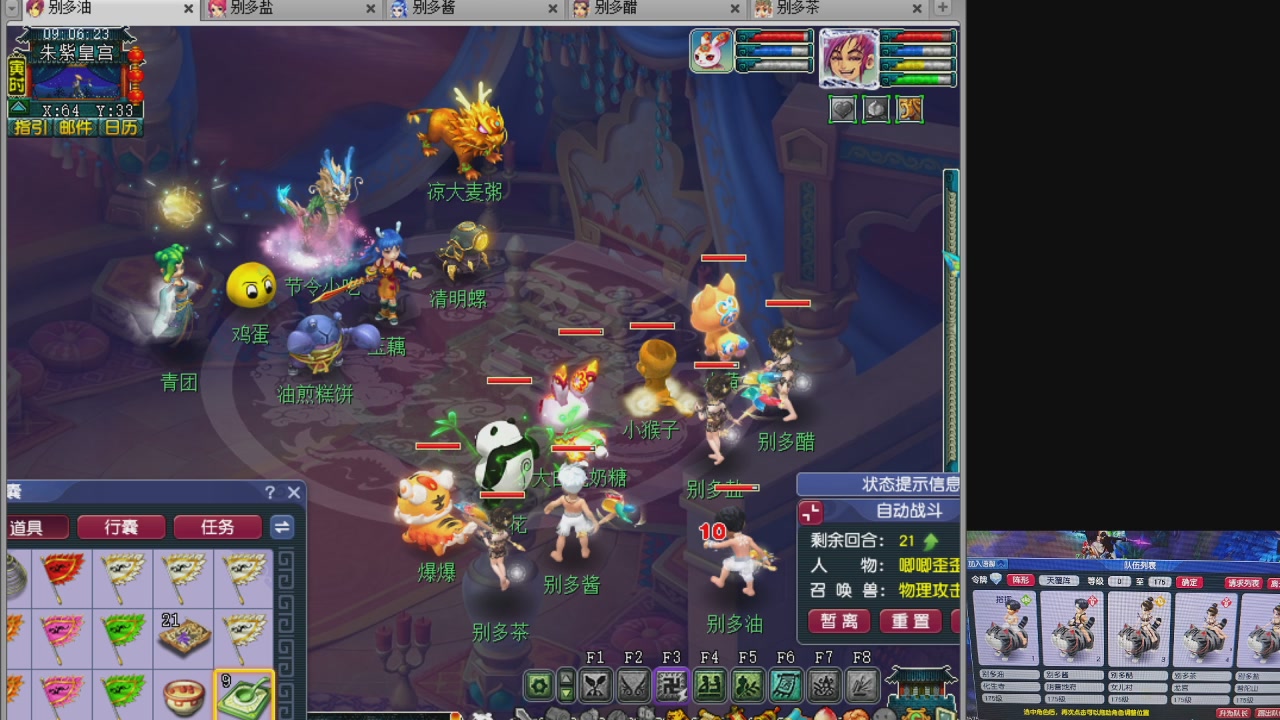Activate the F6 scroll skill icon

coord(785,684)
